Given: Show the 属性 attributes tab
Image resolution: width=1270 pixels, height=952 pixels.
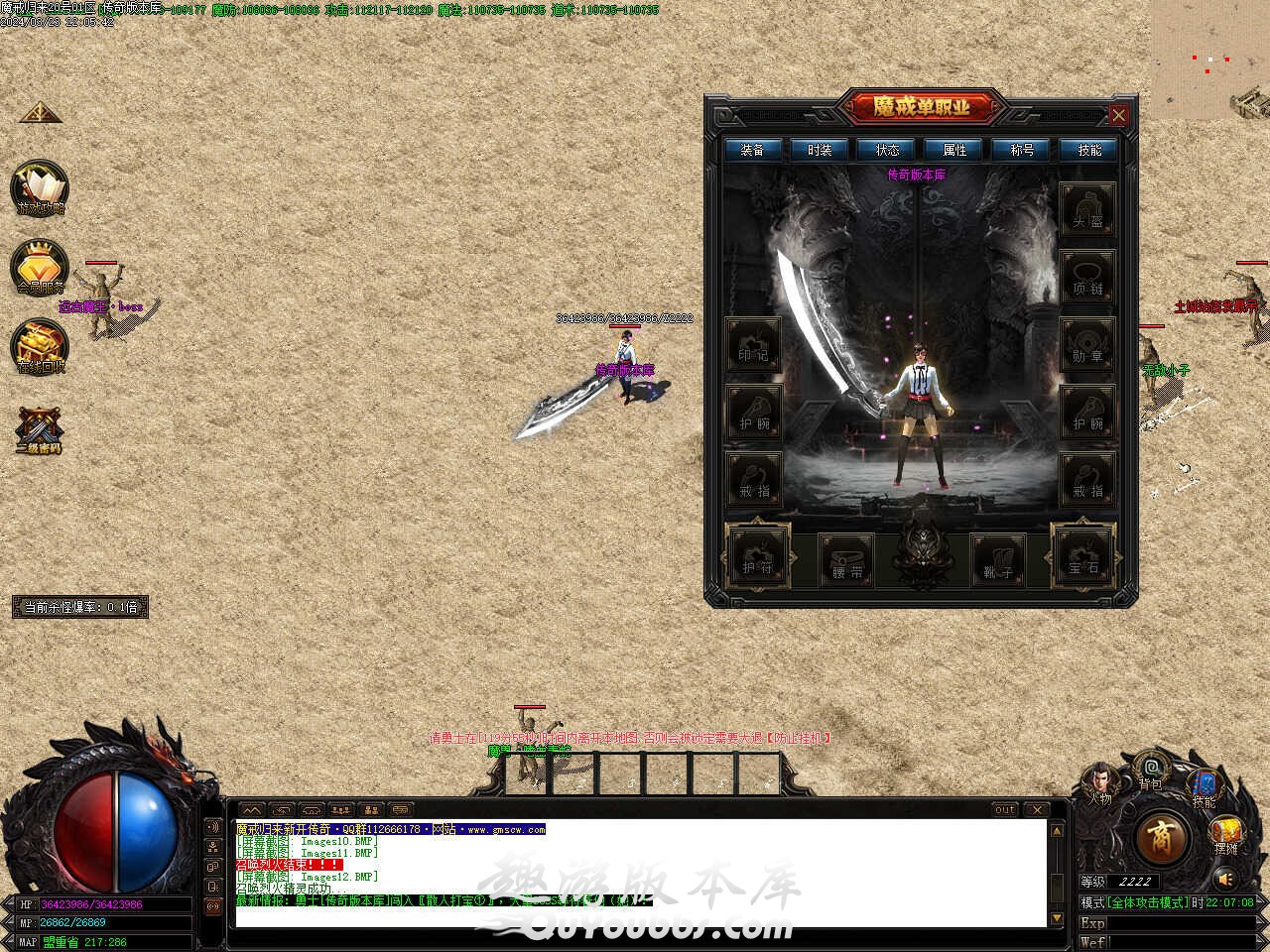Looking at the screenshot, I should point(954,150).
